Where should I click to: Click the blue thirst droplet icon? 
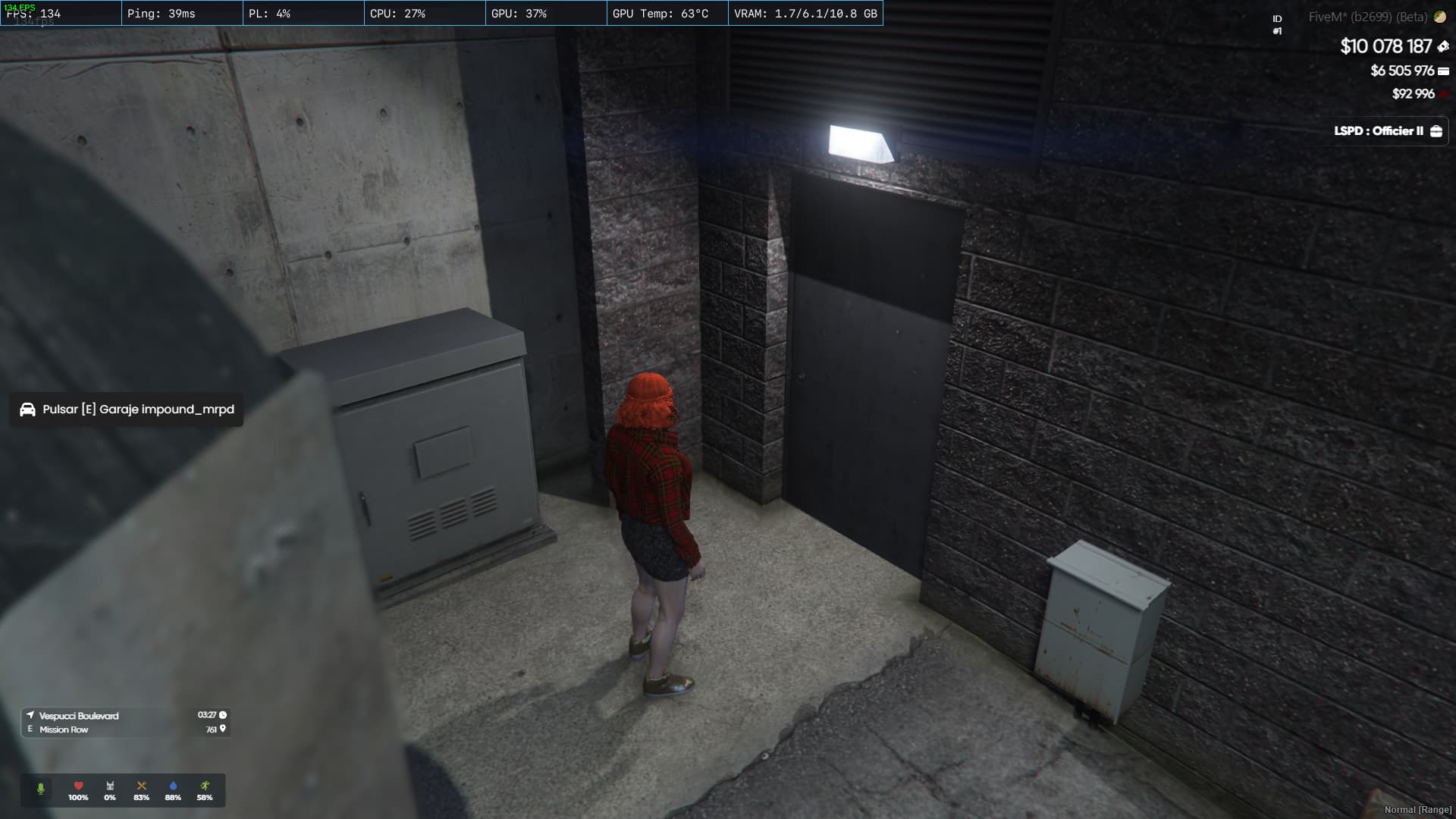172,786
